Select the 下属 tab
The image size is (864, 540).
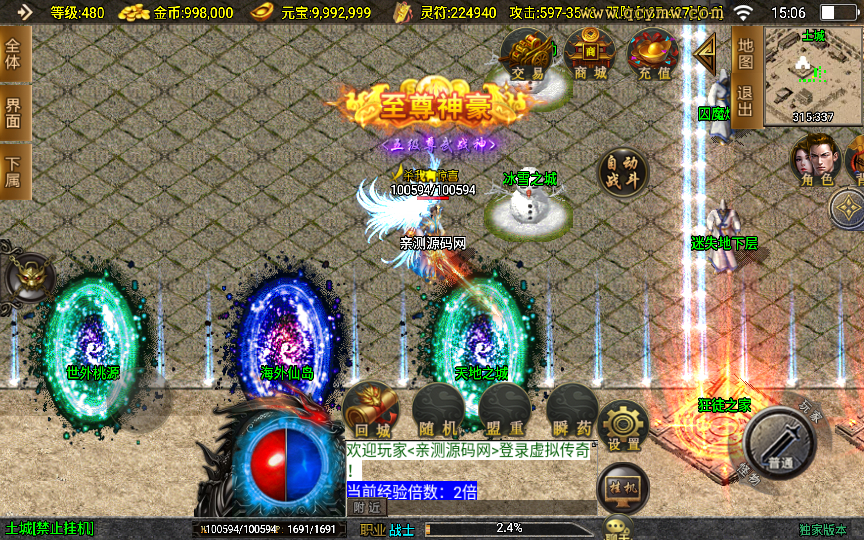(x=13, y=172)
